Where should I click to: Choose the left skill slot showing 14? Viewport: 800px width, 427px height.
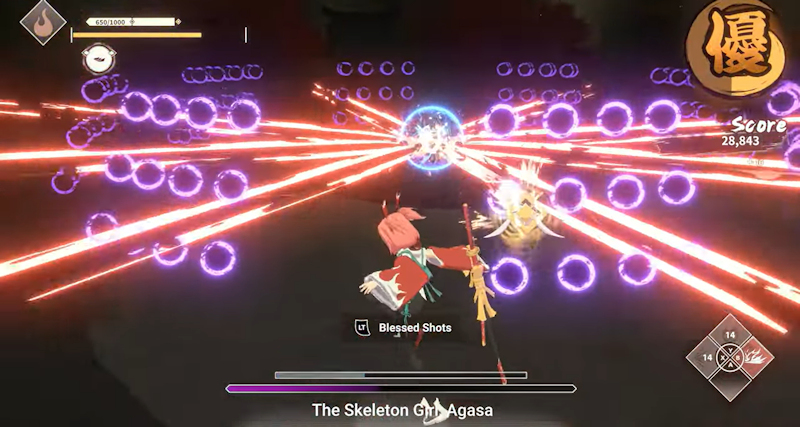(x=707, y=357)
